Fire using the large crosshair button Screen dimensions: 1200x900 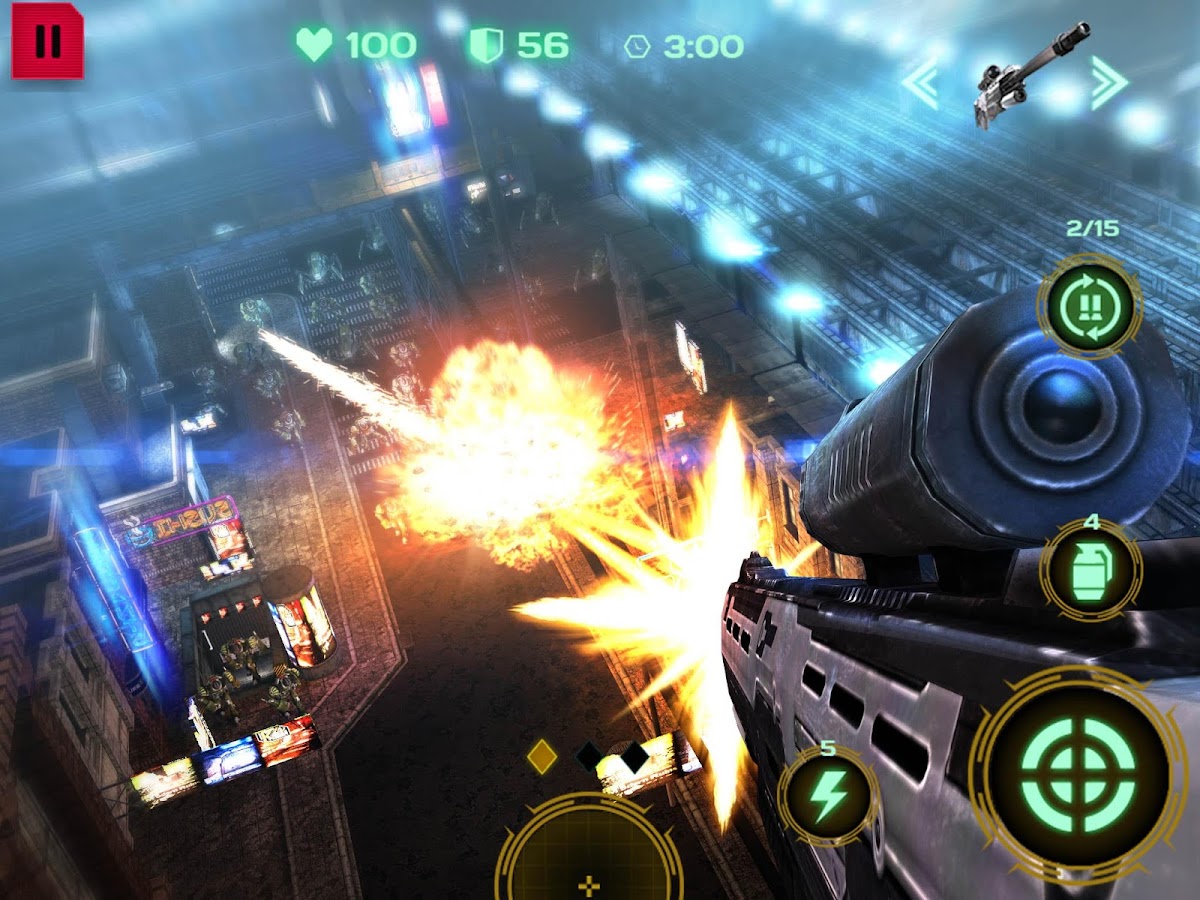(1080, 774)
